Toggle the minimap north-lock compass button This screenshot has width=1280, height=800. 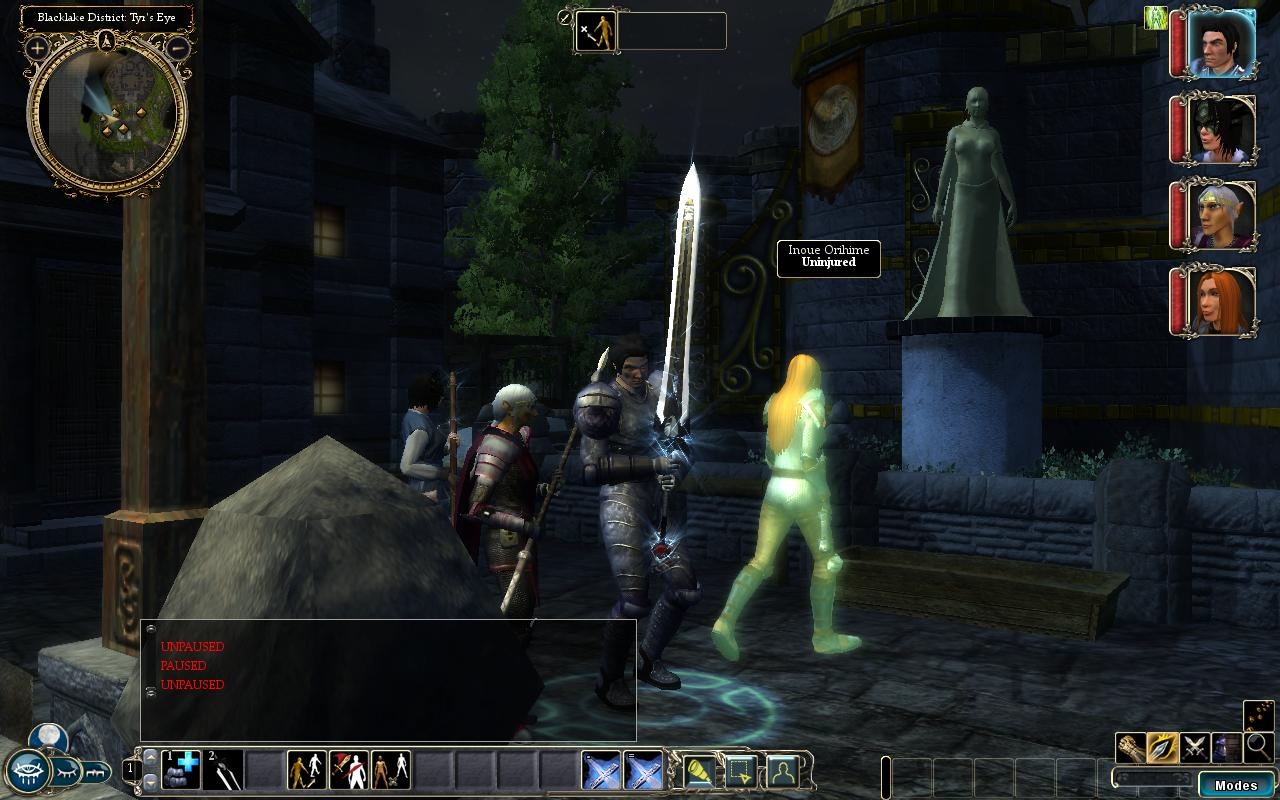tap(107, 41)
